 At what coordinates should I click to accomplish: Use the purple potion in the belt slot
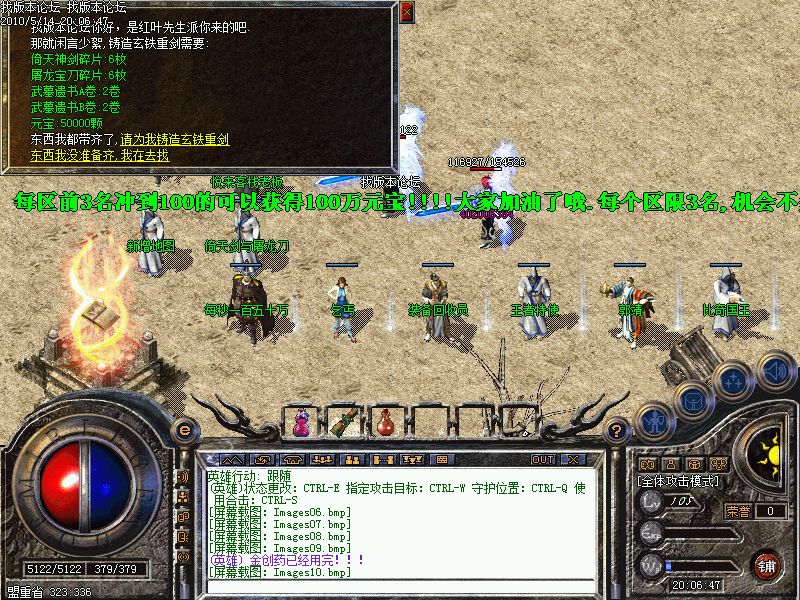coord(300,424)
